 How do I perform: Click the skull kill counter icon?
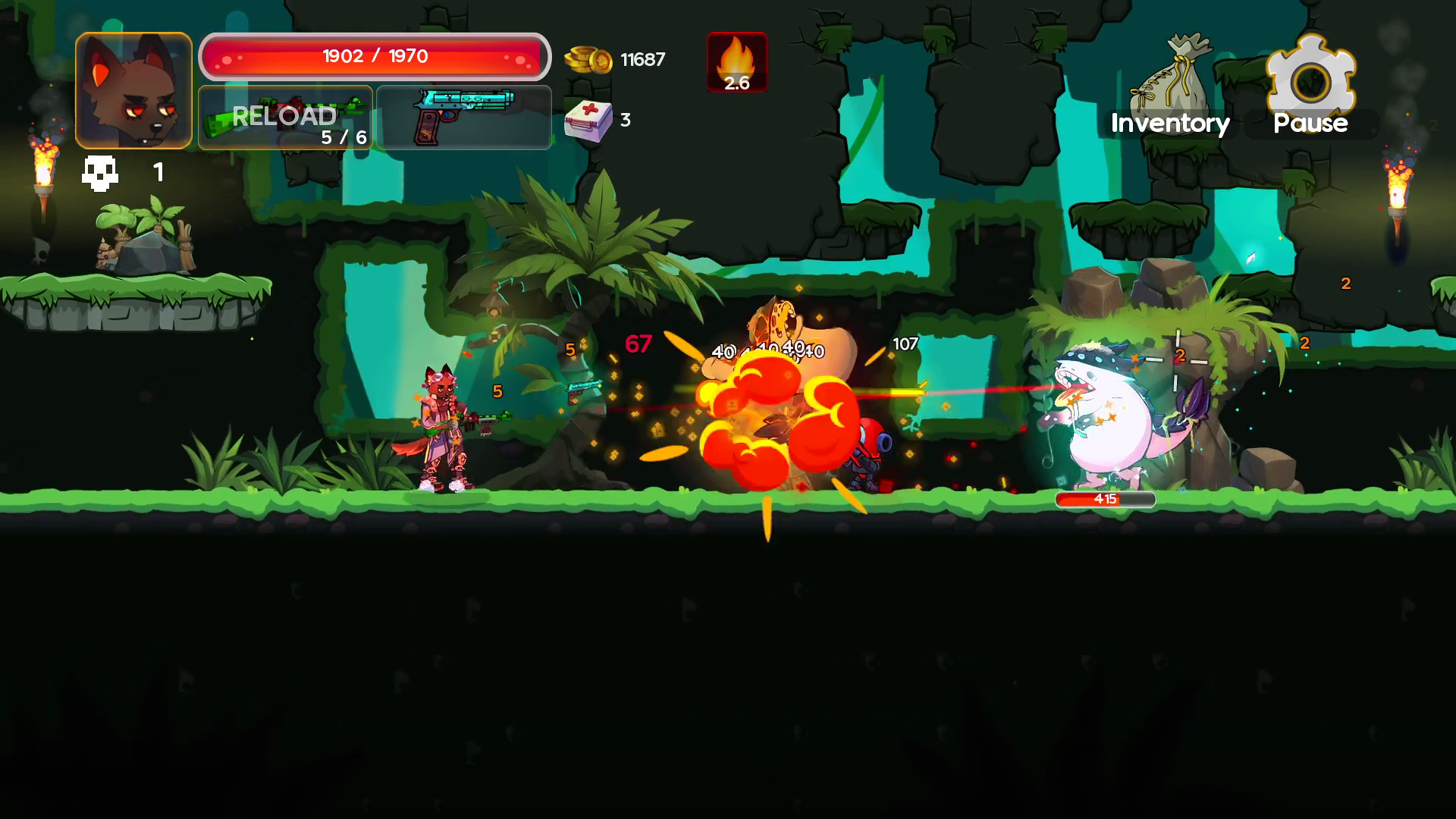coord(102,172)
